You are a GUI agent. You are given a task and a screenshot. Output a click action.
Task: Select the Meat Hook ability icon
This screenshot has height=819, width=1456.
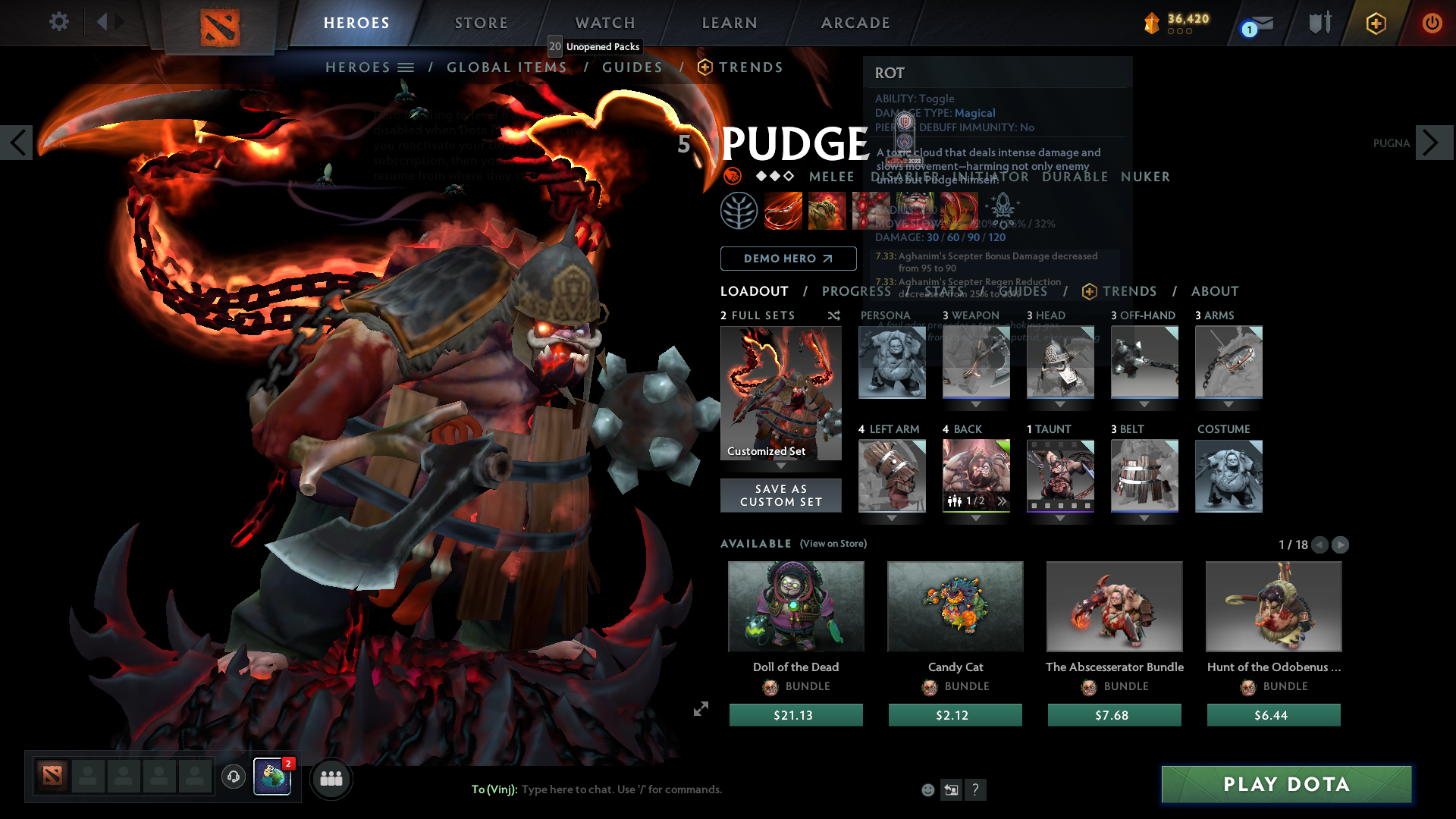pos(783,210)
